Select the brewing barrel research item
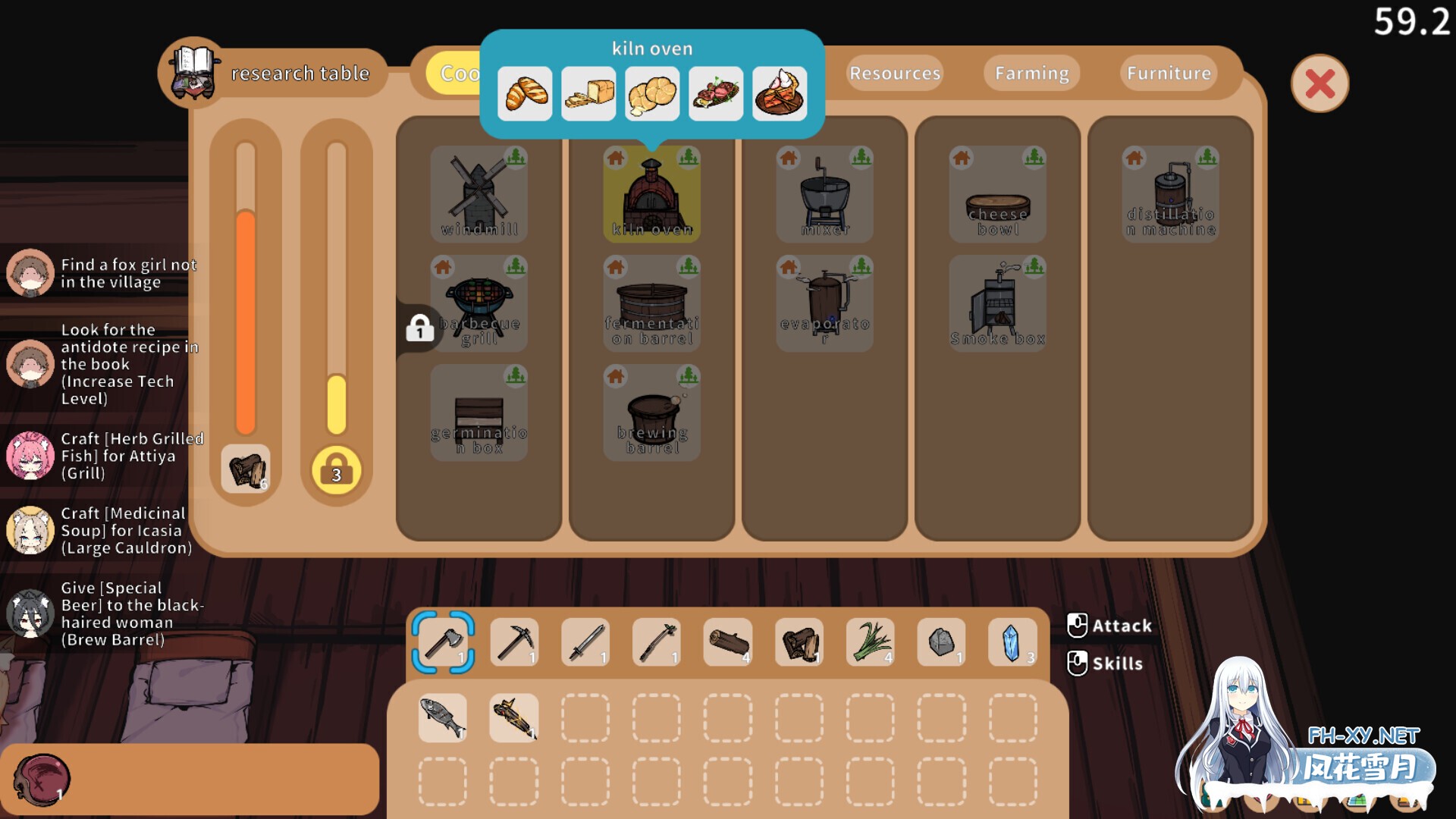Viewport: 1456px width, 819px height. click(652, 413)
